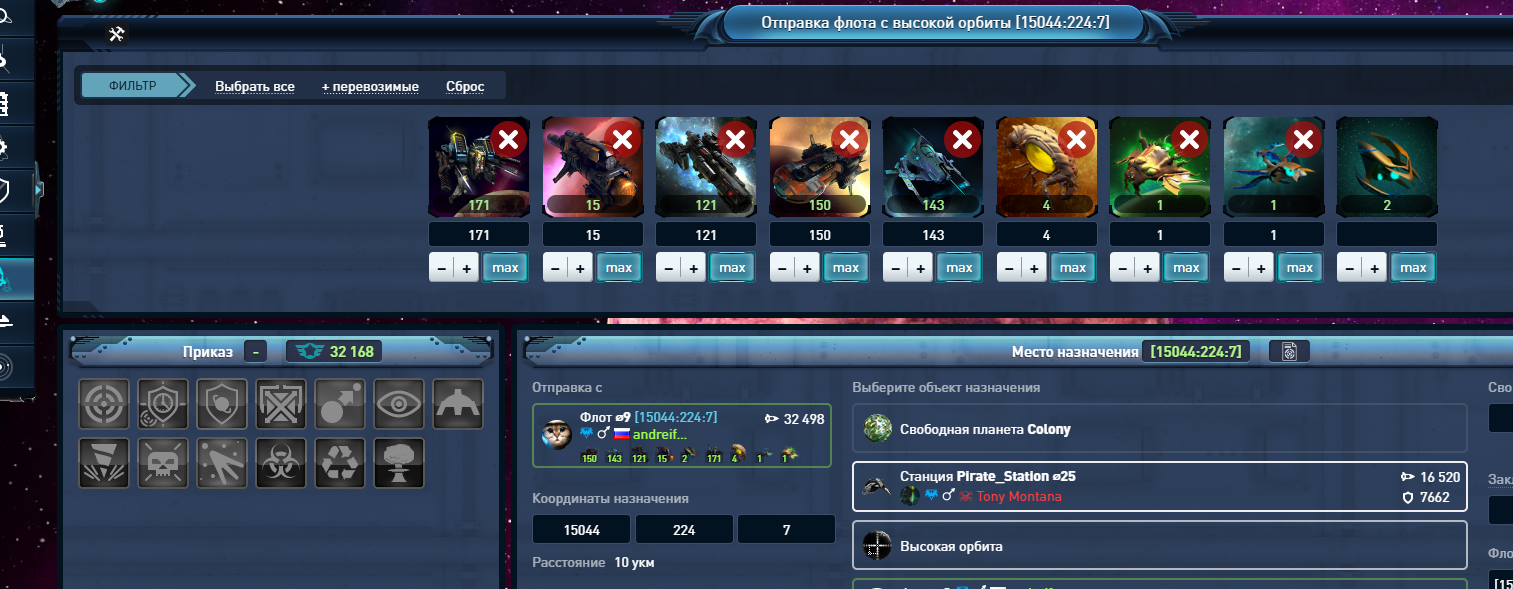Pick the recycle order icon
This screenshot has width=1513, height=589.
tap(340, 463)
